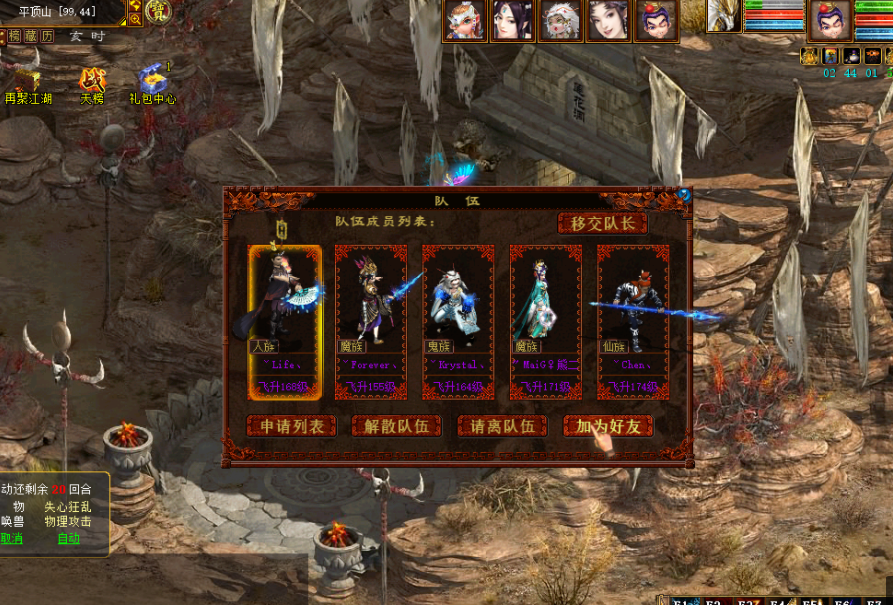Click 移交队长 to transfer team leadership
The width and height of the screenshot is (893, 605).
[602, 223]
